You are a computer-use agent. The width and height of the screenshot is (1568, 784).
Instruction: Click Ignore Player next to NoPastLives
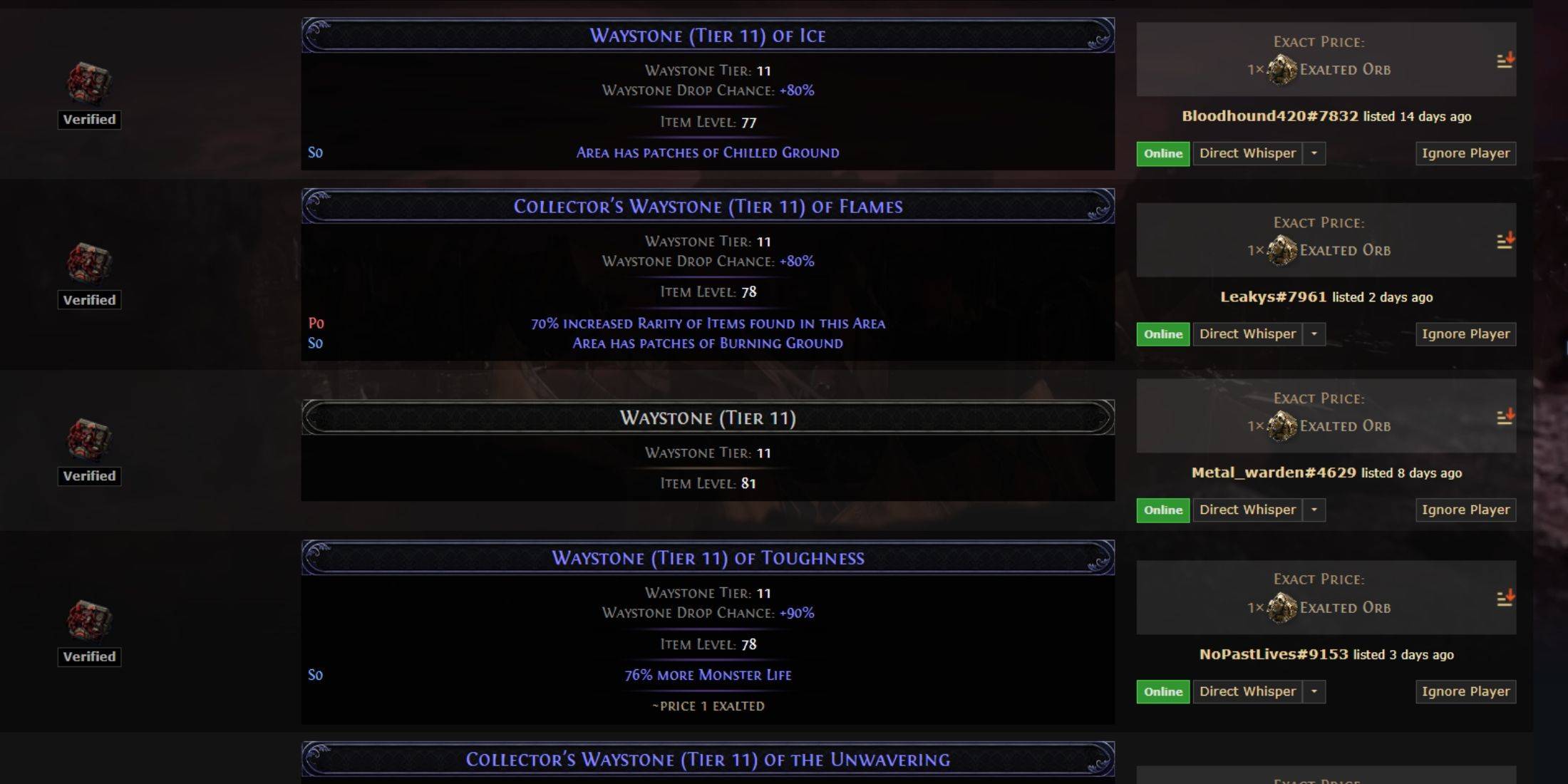1465,691
